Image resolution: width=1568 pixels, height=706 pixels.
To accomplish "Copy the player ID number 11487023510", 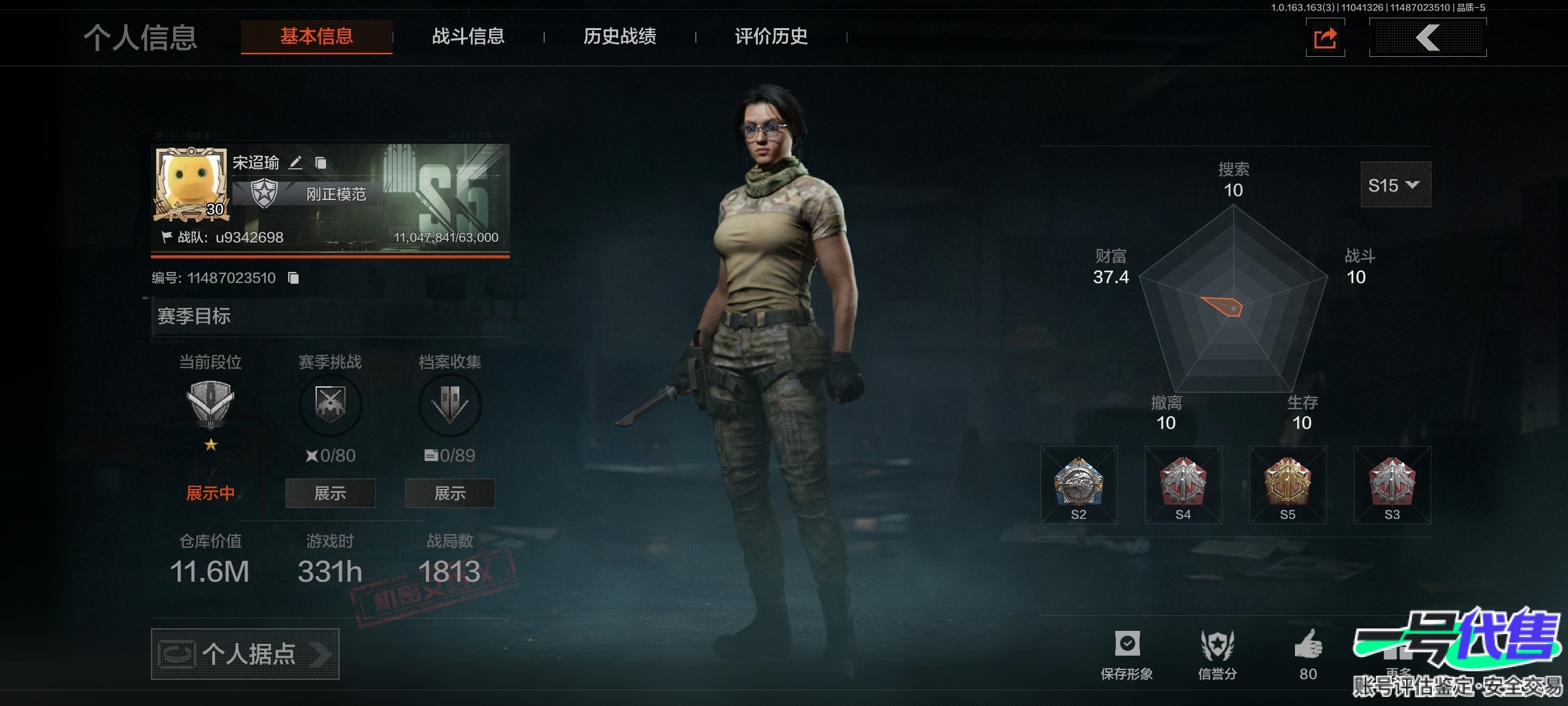I will (x=294, y=278).
